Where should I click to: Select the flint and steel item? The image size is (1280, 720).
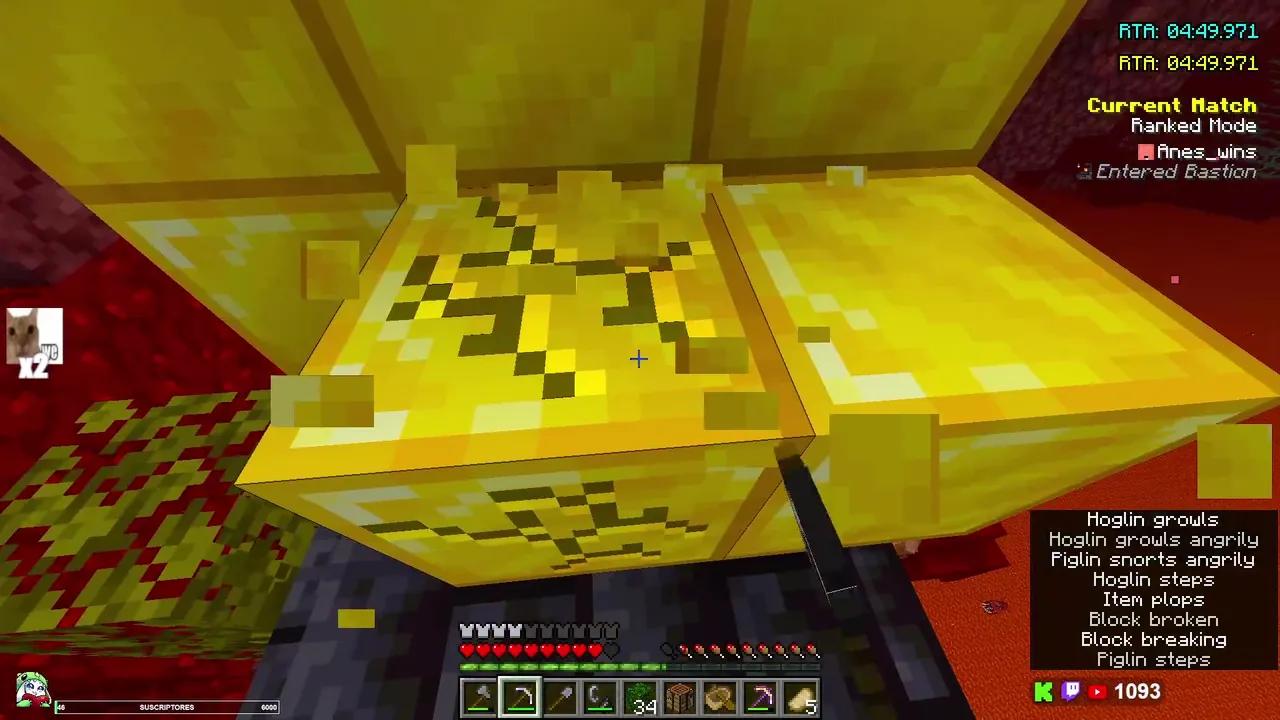[599, 695]
